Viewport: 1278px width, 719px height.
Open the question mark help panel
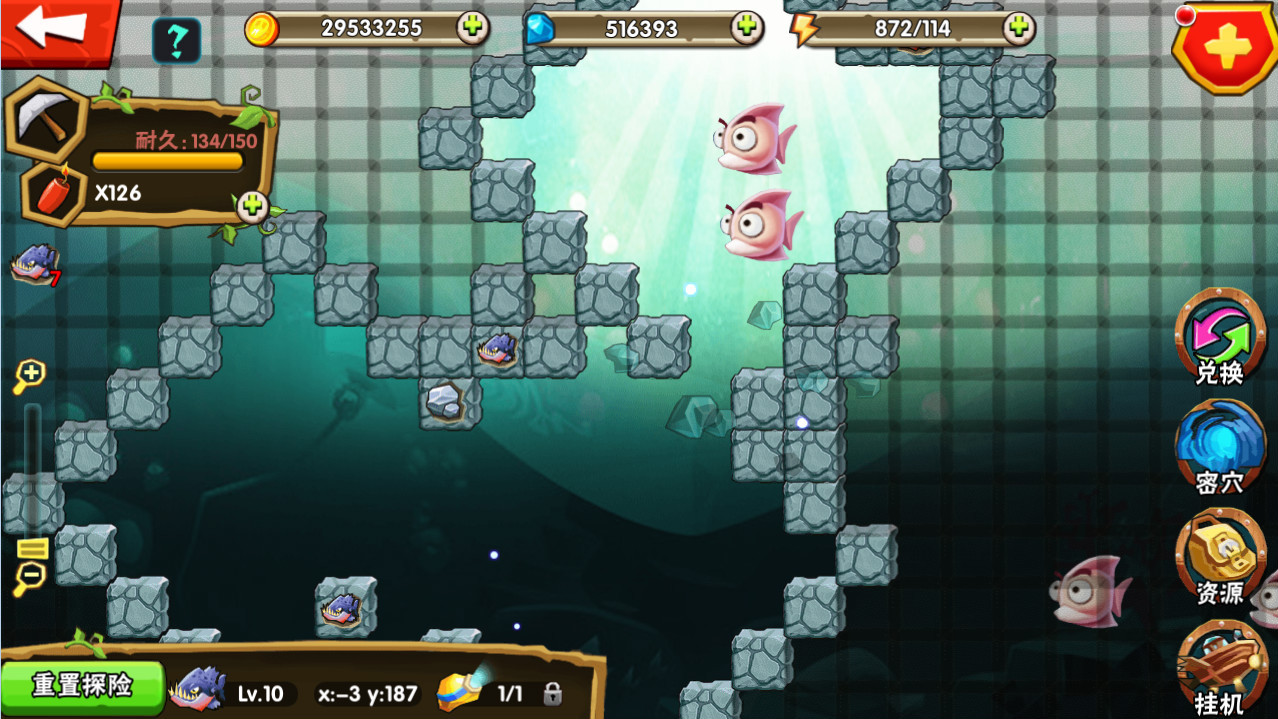click(176, 41)
